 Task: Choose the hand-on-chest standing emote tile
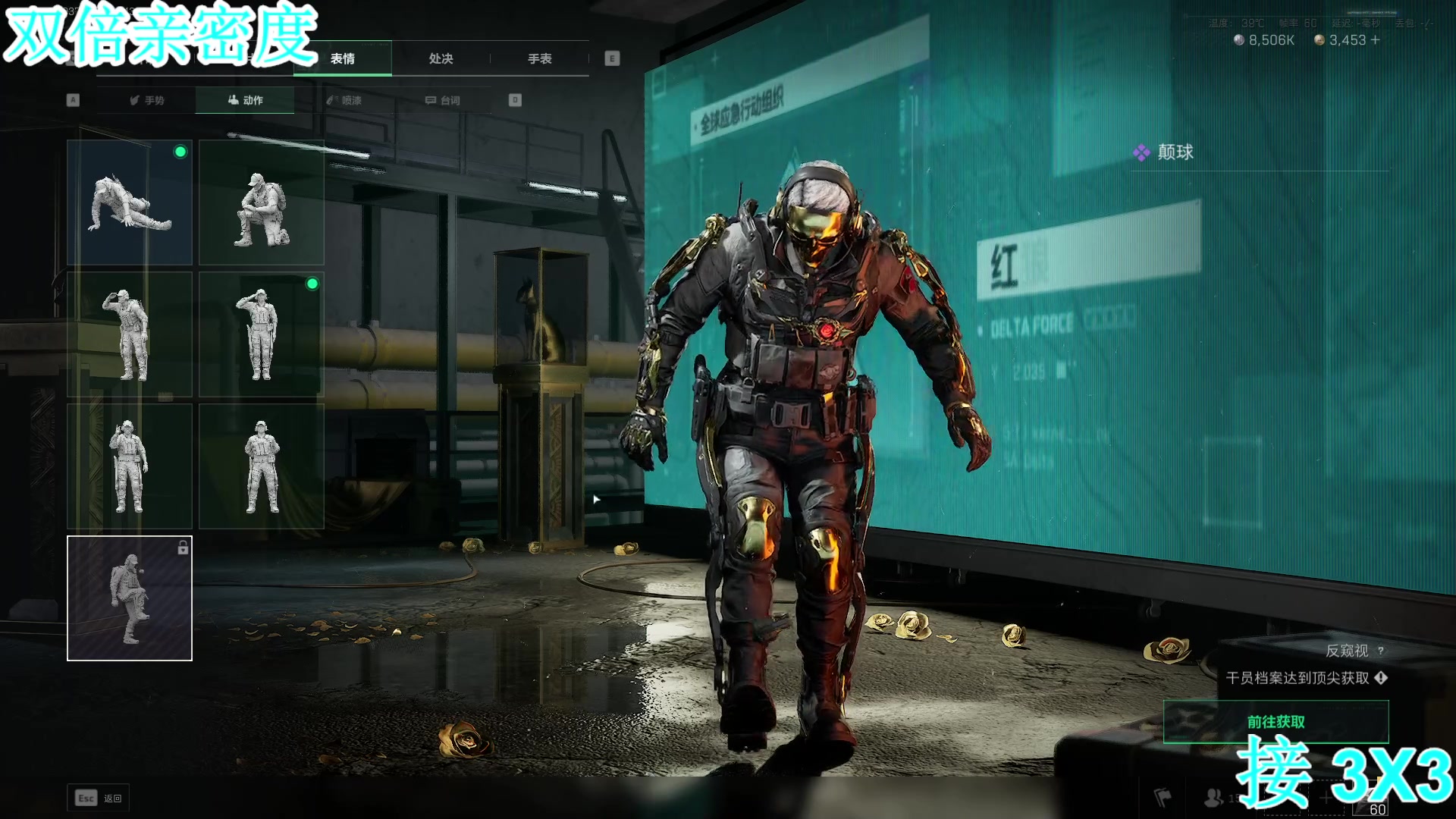click(130, 466)
